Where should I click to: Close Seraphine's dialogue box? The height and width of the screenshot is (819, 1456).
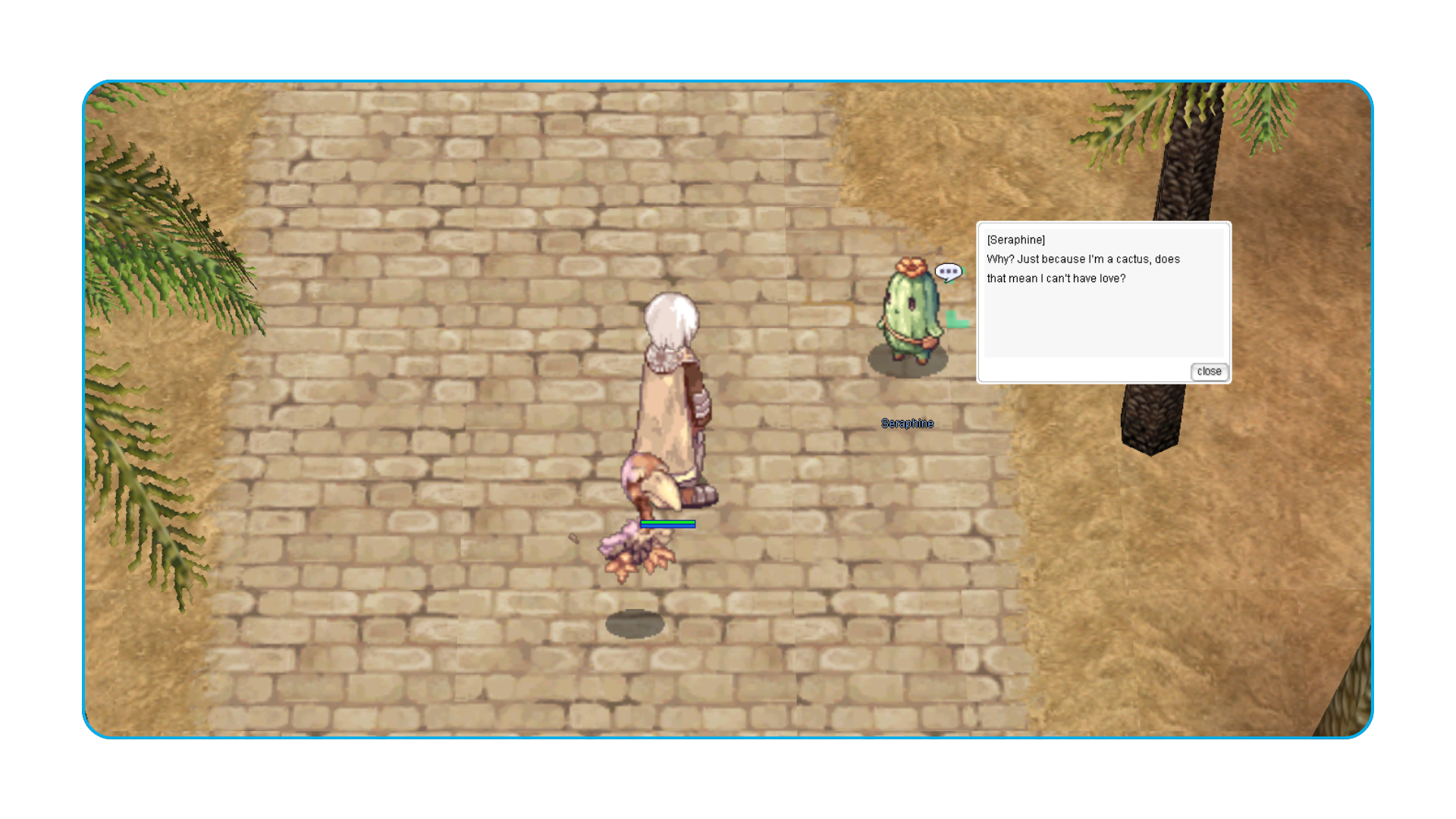(x=1209, y=372)
